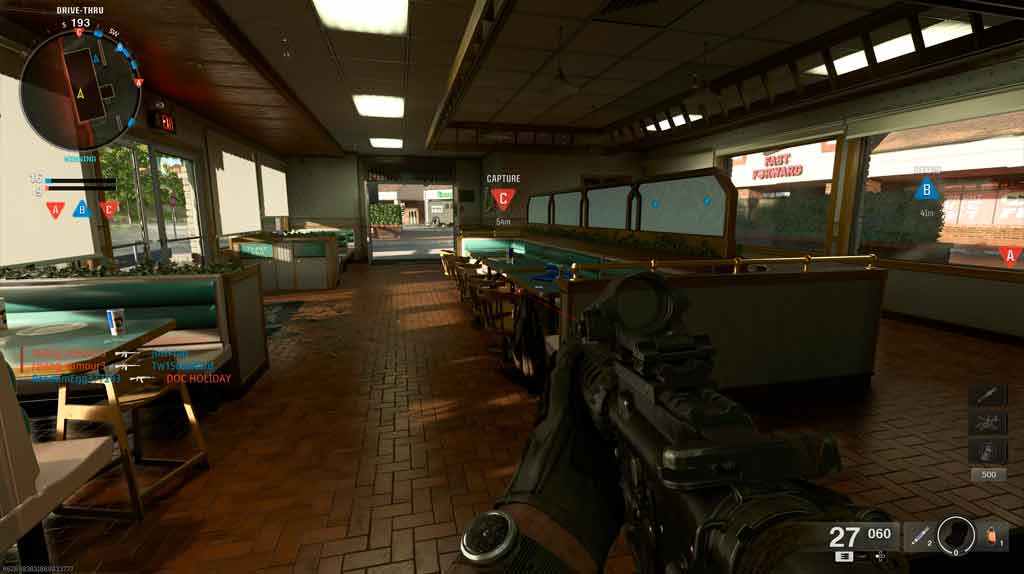This screenshot has width=1024, height=574.
Task: Select the red A objective flag under the score bars
Action: coord(55,210)
